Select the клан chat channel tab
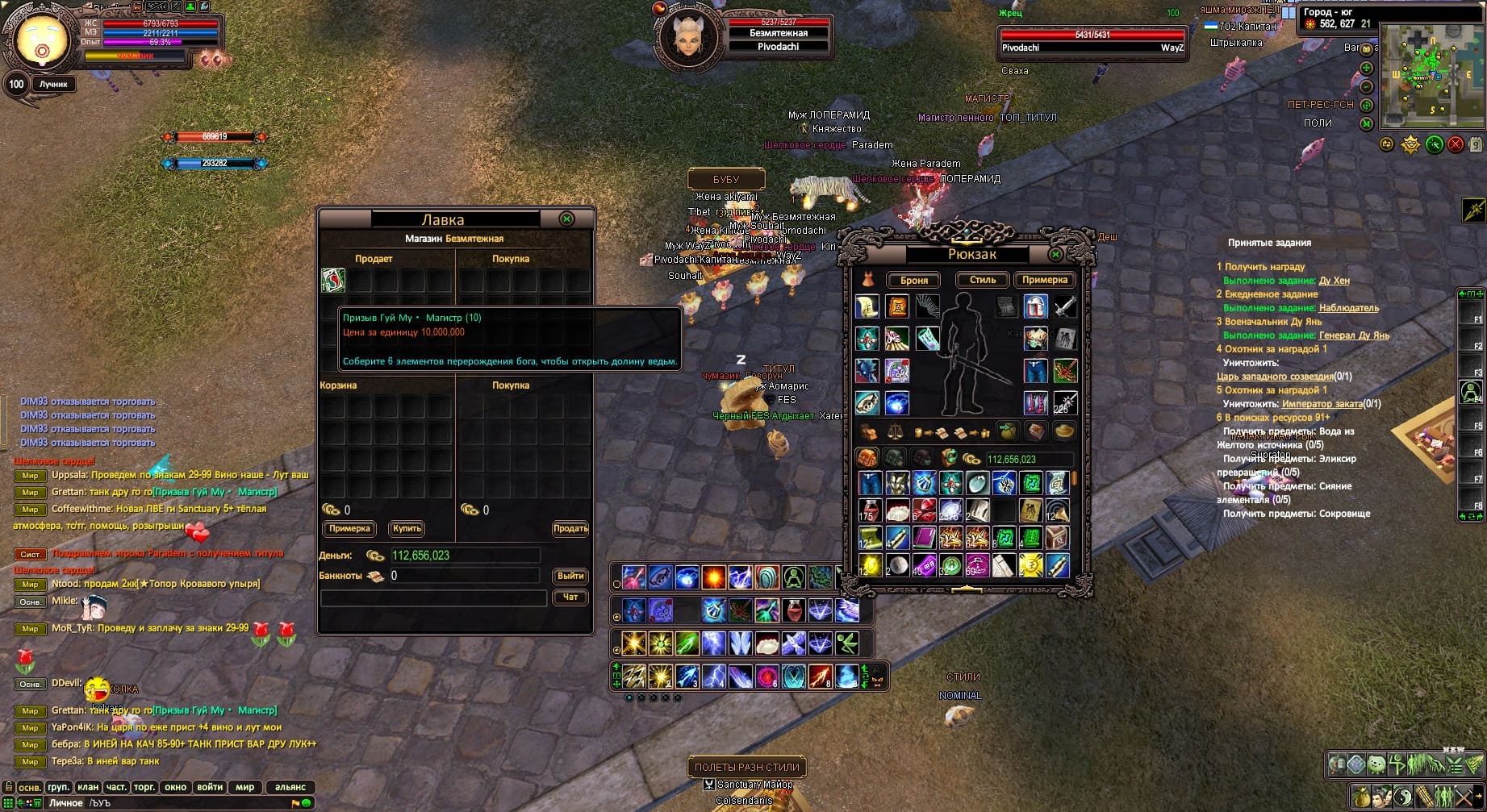This screenshot has width=1487, height=812. coord(88,787)
